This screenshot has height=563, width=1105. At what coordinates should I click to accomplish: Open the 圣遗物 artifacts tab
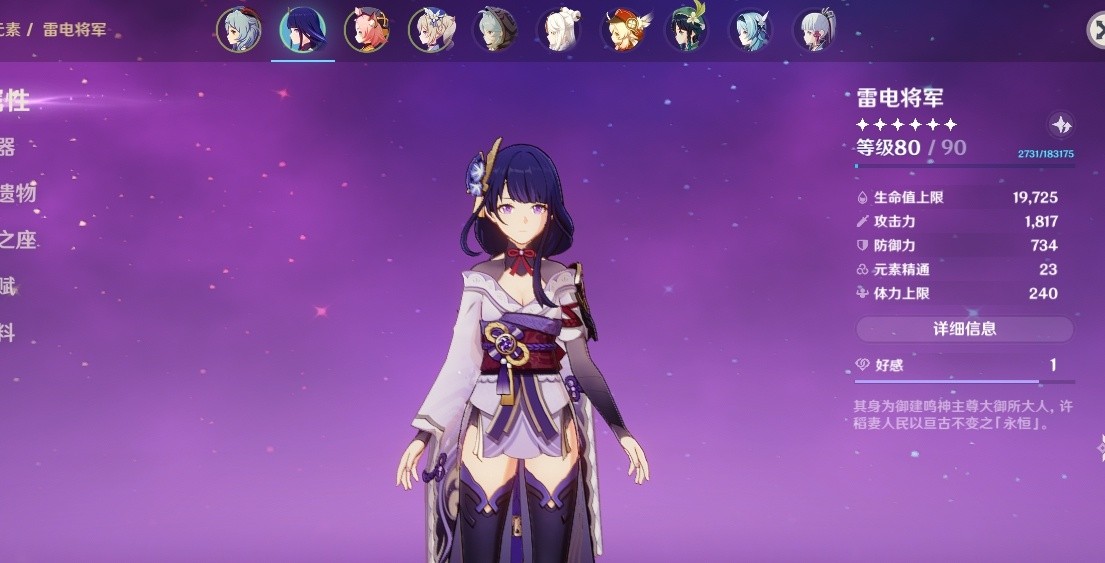pos(17,194)
